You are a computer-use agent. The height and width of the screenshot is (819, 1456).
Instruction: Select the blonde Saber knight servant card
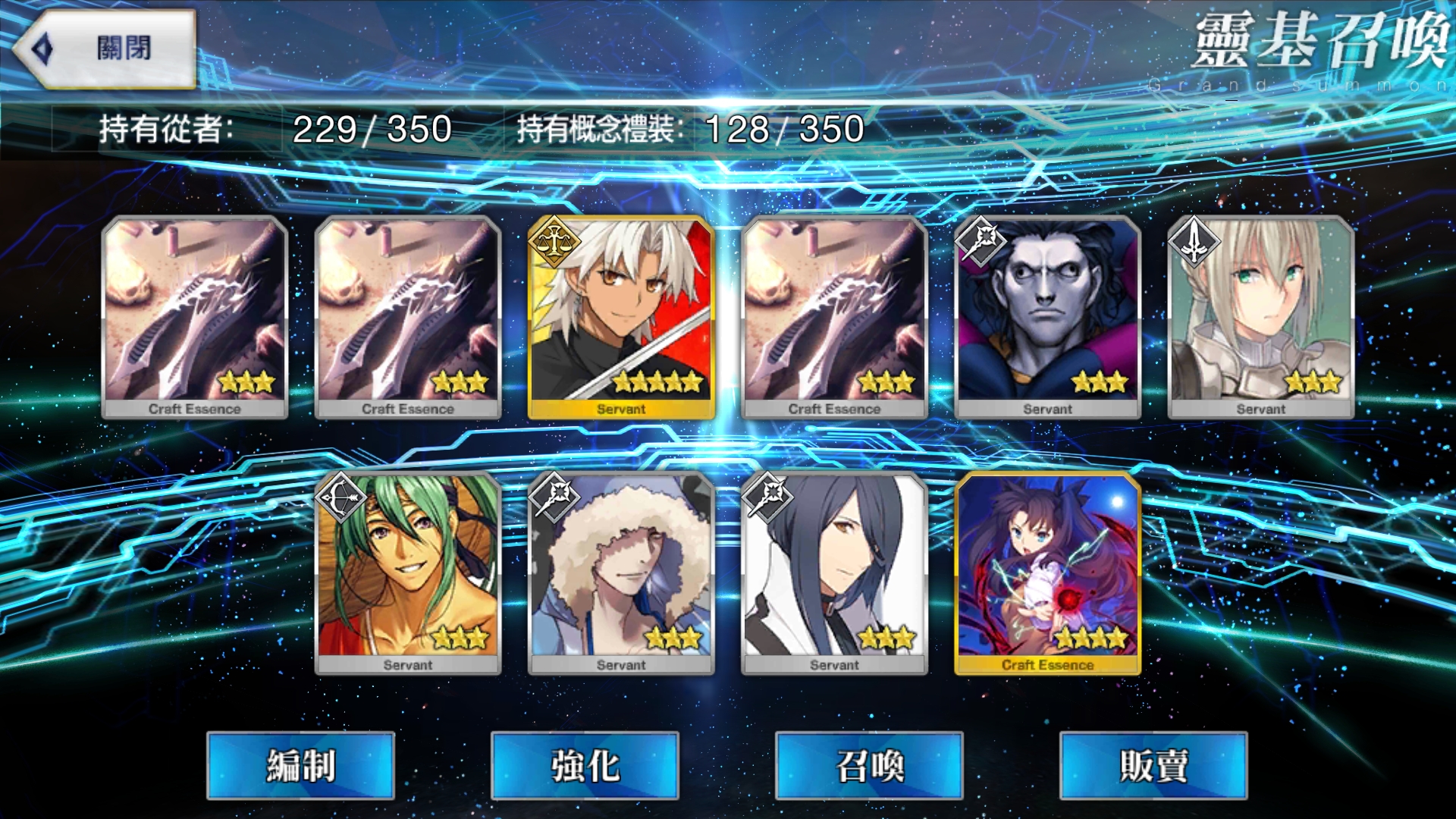1260,317
